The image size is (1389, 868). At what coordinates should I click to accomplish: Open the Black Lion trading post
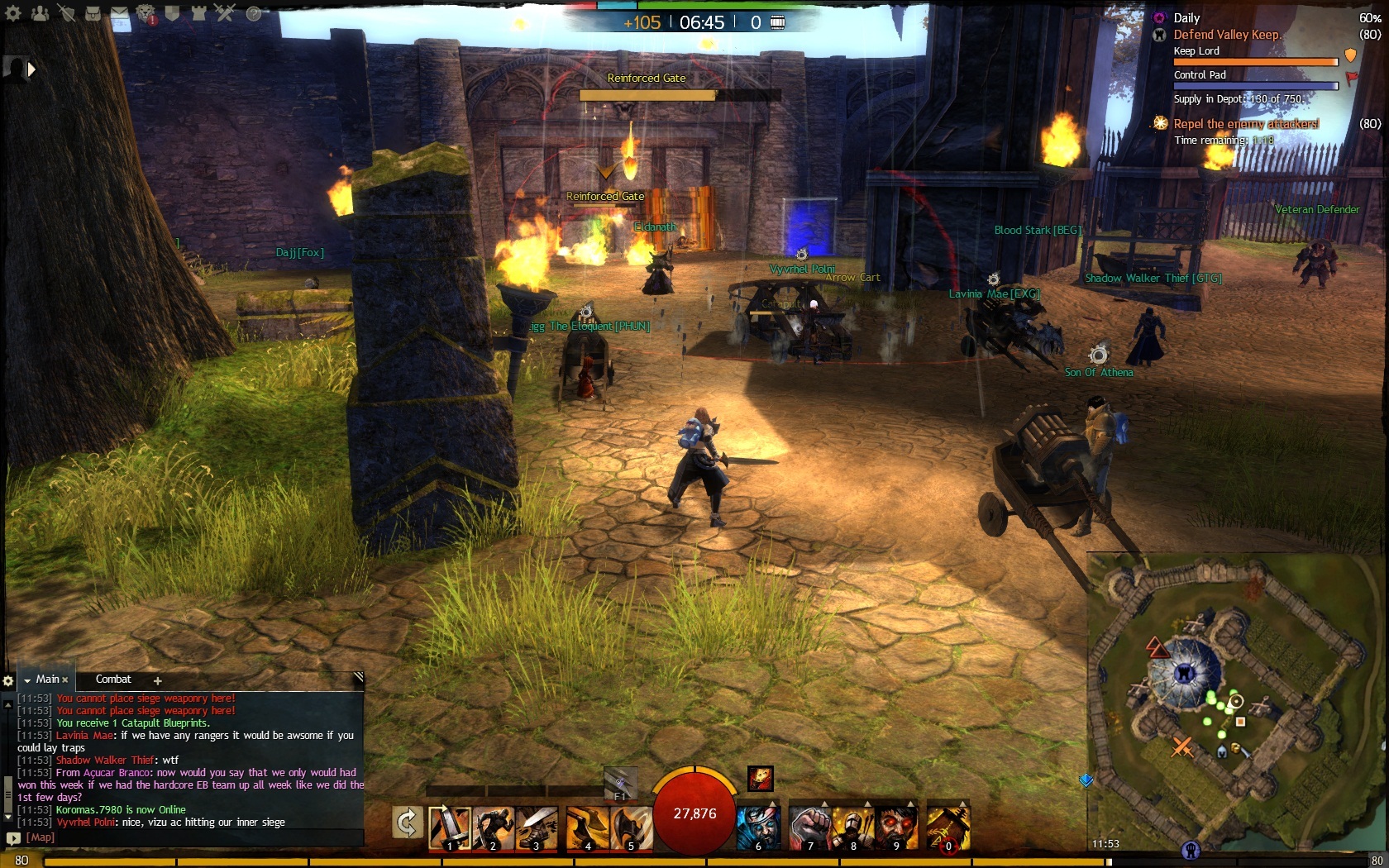146,13
